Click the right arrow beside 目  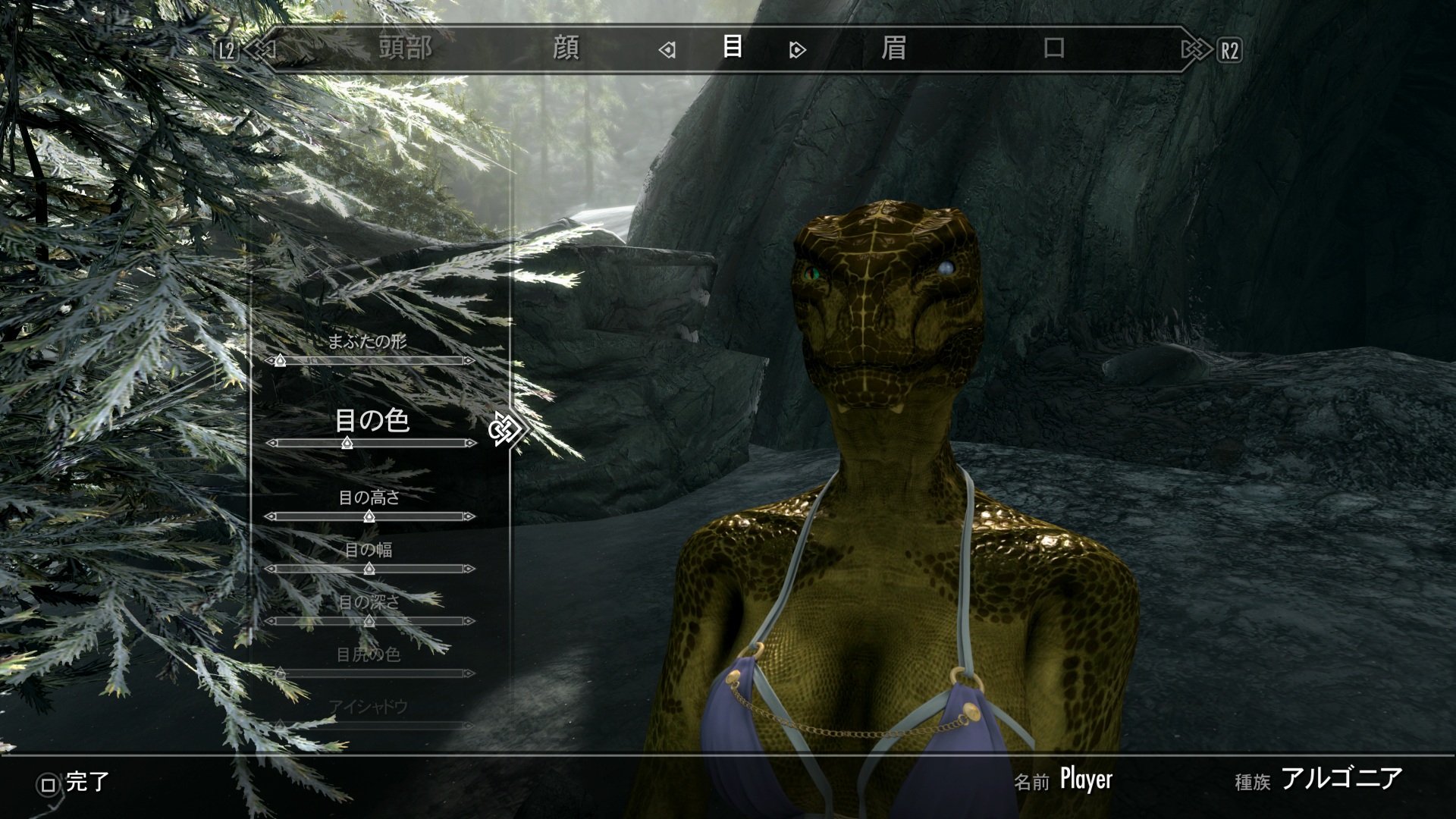pyautogui.click(x=796, y=50)
